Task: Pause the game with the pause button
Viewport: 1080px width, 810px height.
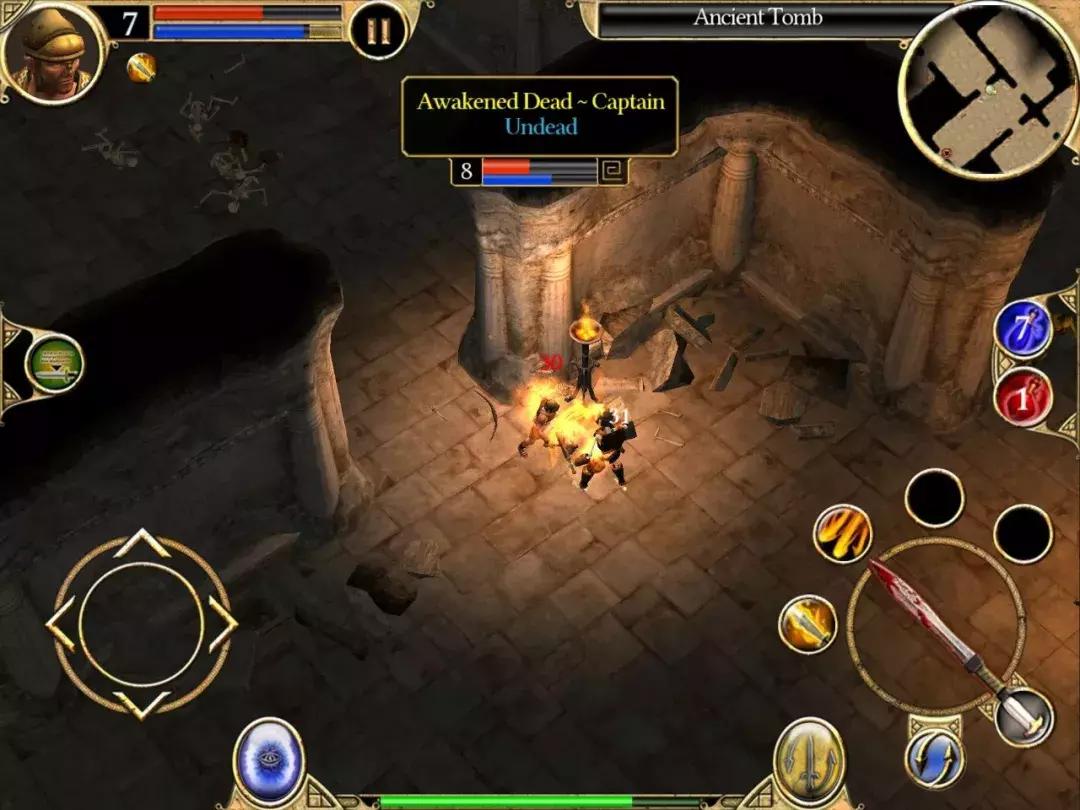Action: [378, 31]
